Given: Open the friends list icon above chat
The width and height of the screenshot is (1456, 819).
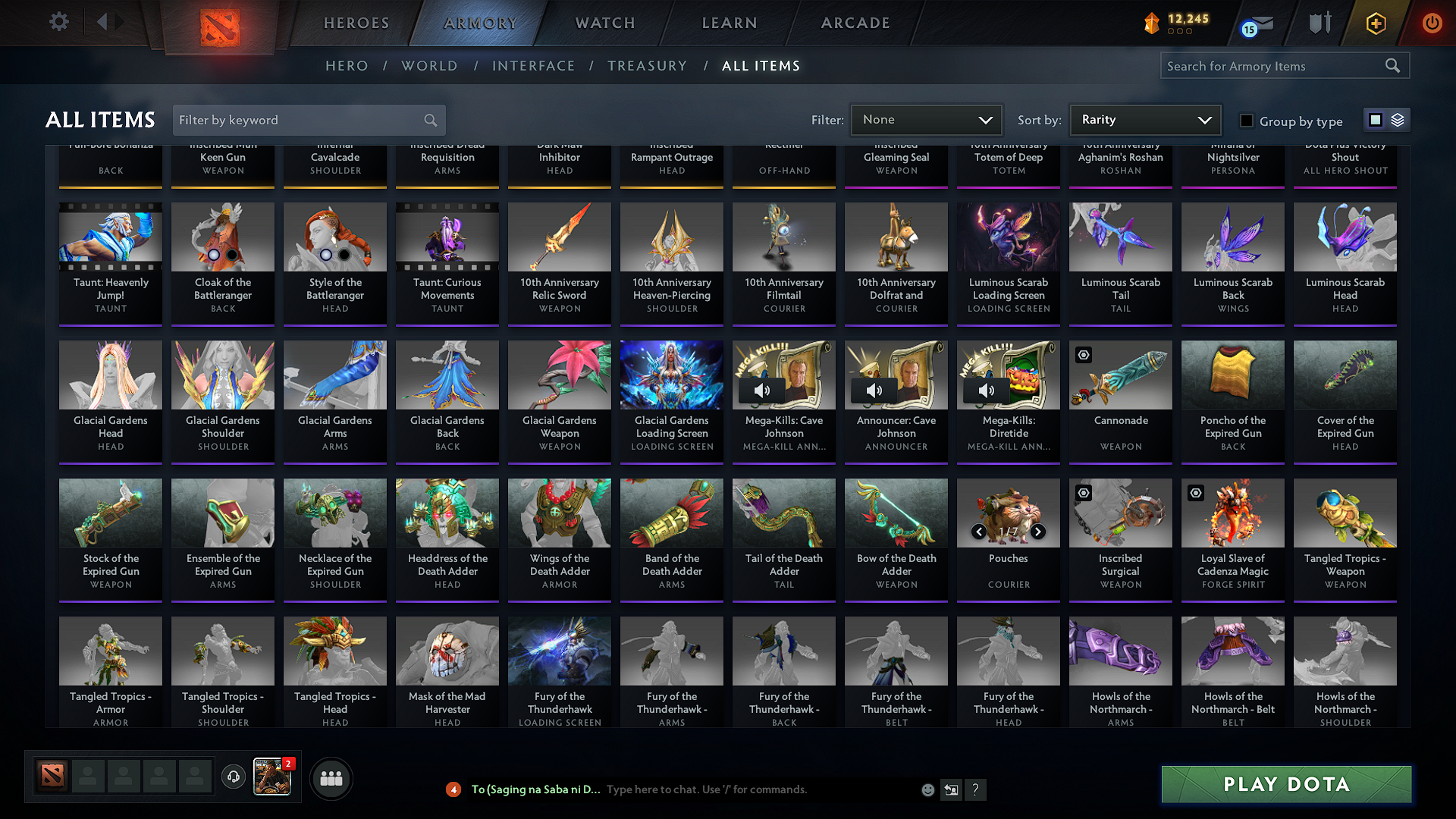Looking at the screenshot, I should pyautogui.click(x=330, y=778).
